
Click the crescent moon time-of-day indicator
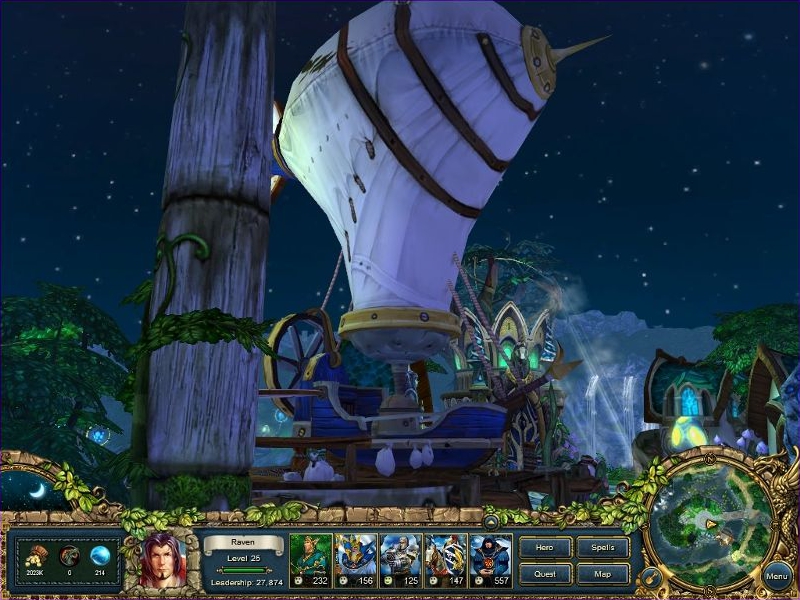pyautogui.click(x=36, y=490)
